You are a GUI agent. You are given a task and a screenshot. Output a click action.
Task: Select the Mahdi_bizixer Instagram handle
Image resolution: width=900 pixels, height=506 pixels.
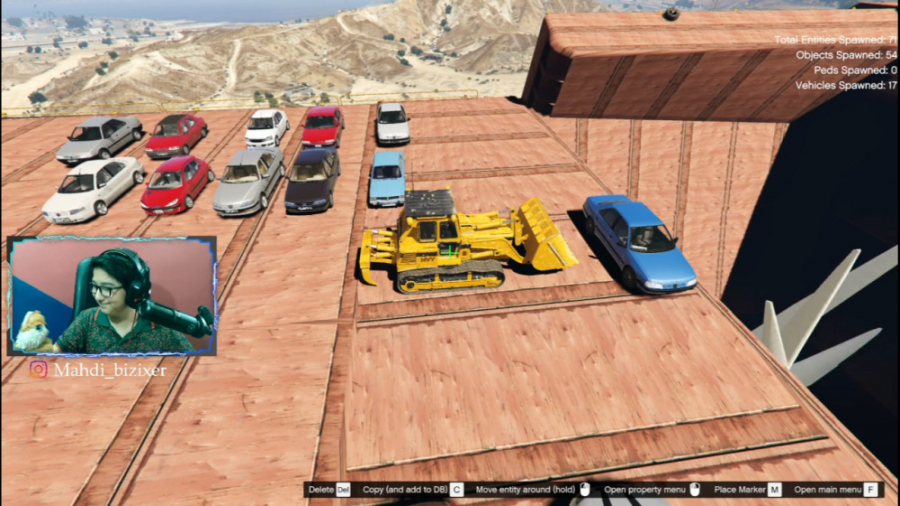(110, 370)
